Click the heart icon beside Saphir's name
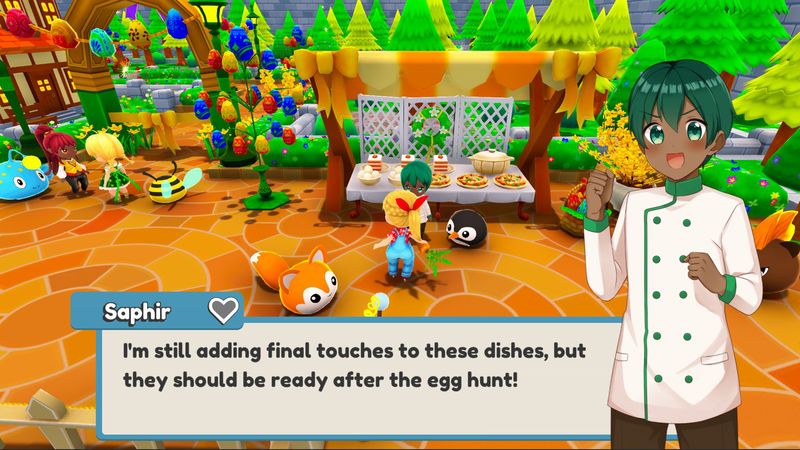Screen dimensions: 800x450 [223, 310]
